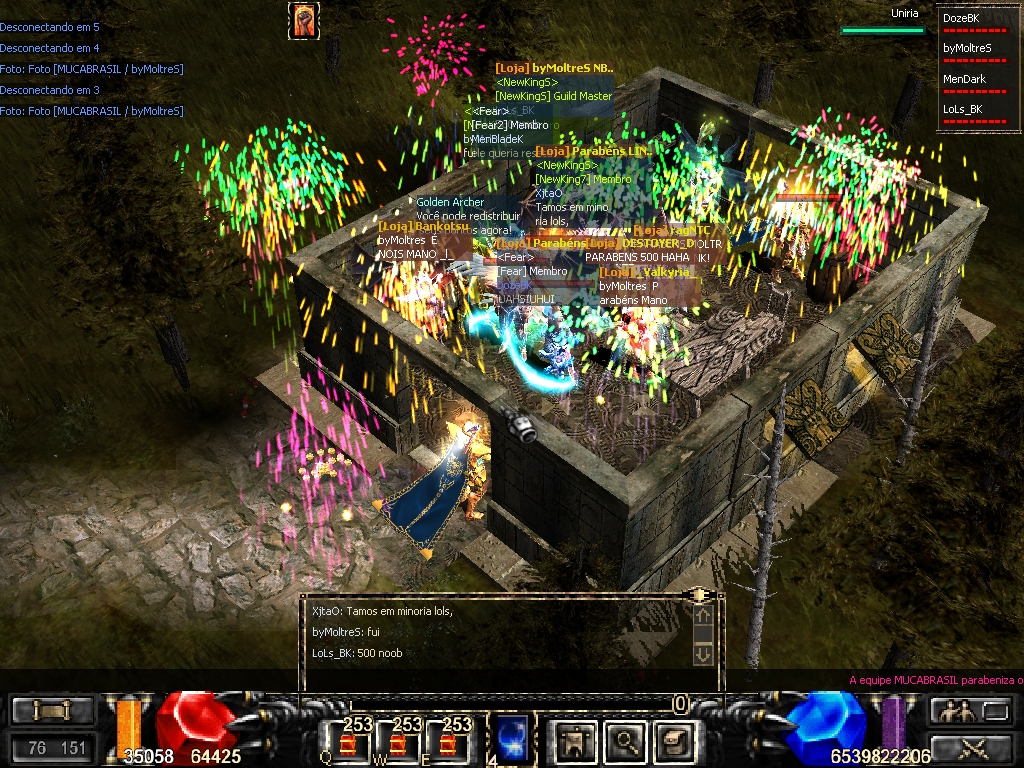Open the blue active skill icon
This screenshot has height=768, width=1024.
pos(510,735)
